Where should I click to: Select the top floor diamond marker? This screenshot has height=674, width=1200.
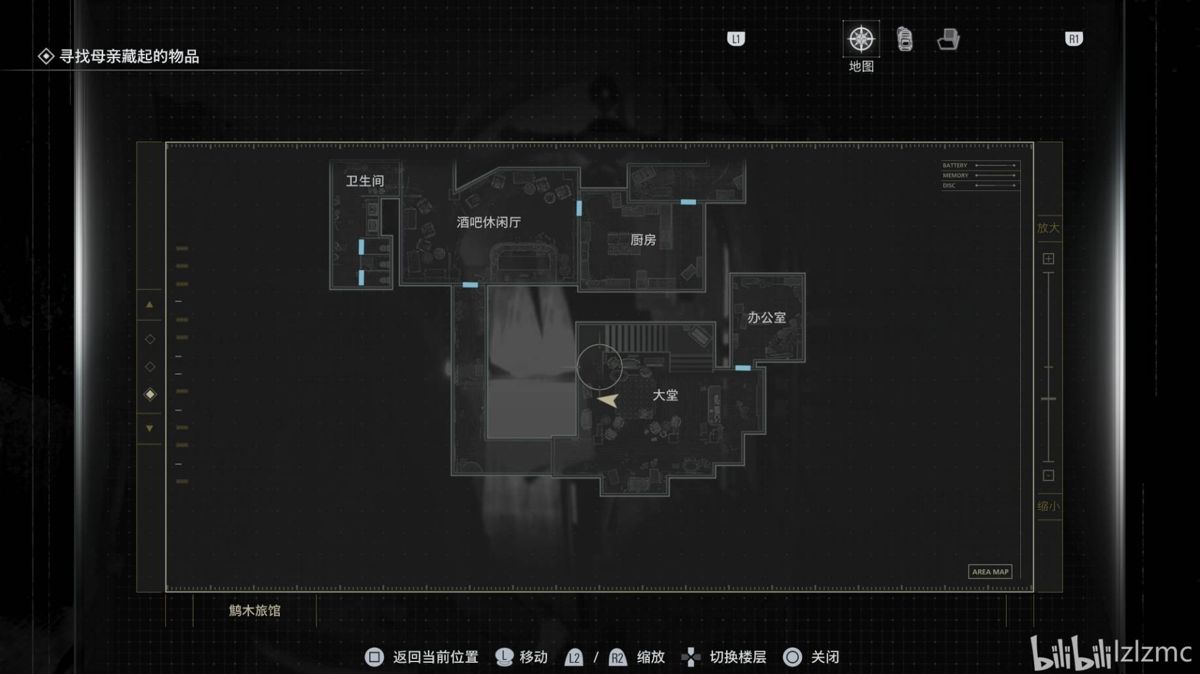pyautogui.click(x=150, y=339)
